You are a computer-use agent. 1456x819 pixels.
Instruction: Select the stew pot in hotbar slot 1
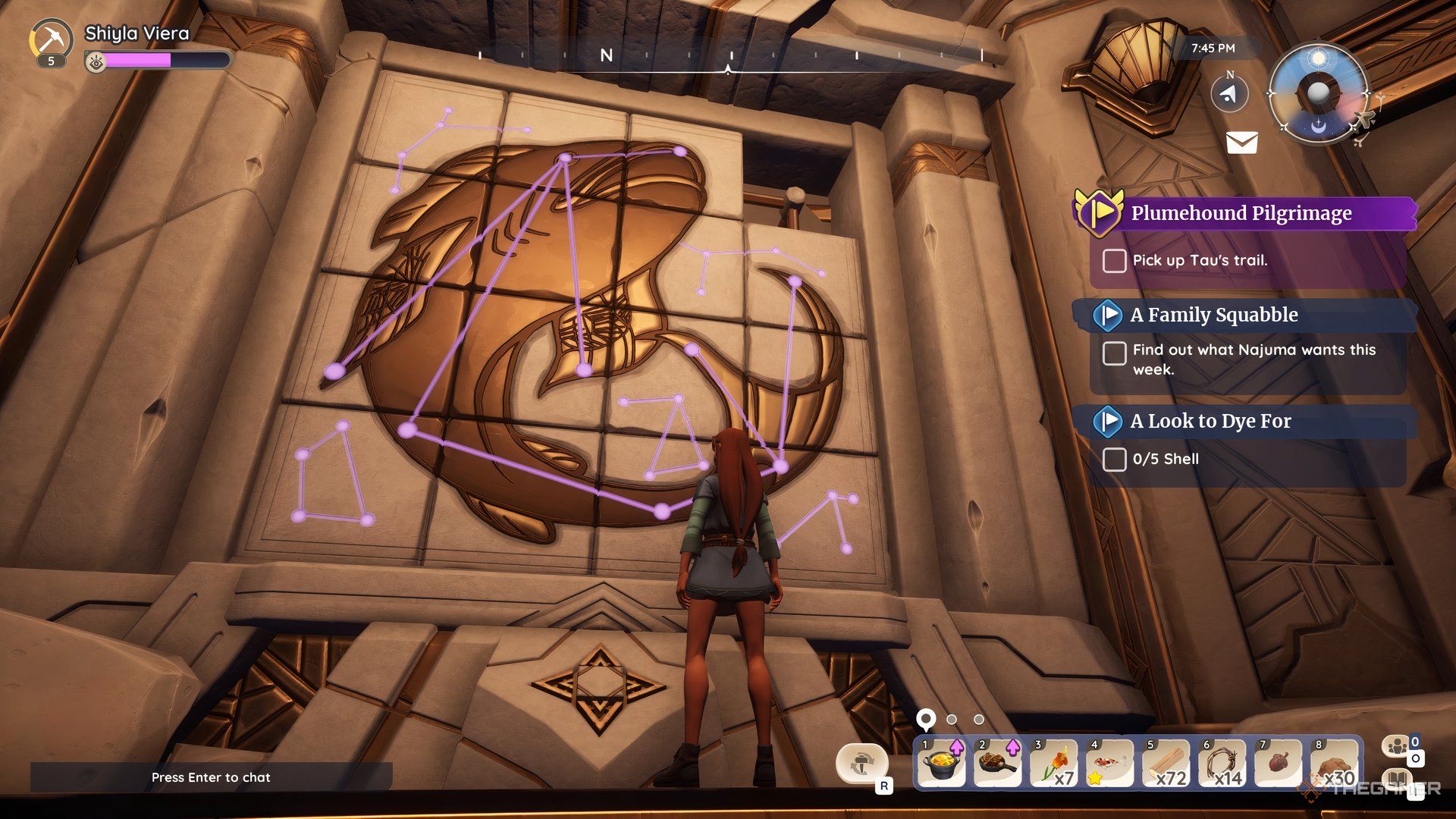tap(941, 764)
